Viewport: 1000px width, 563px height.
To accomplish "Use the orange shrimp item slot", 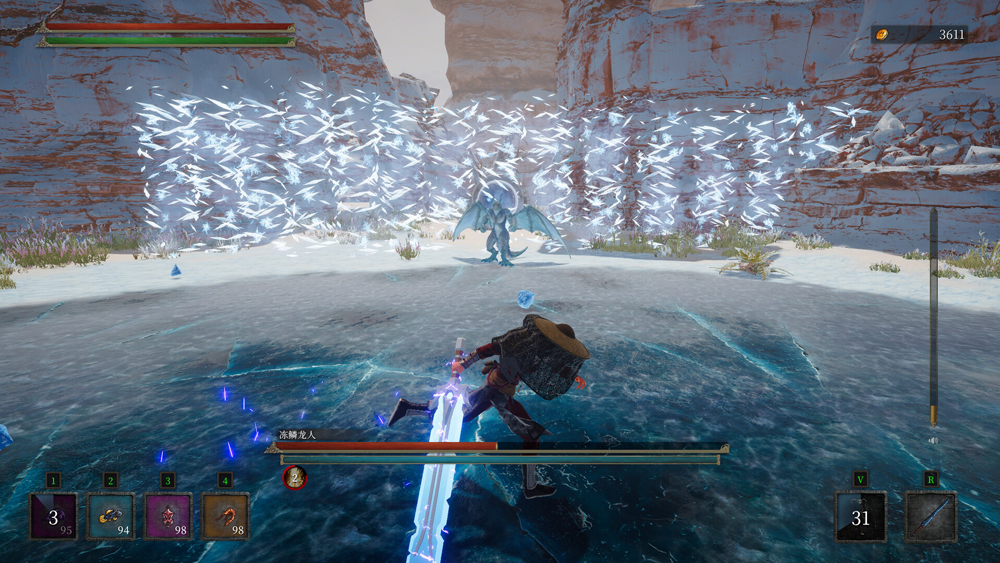I will pyautogui.click(x=226, y=516).
